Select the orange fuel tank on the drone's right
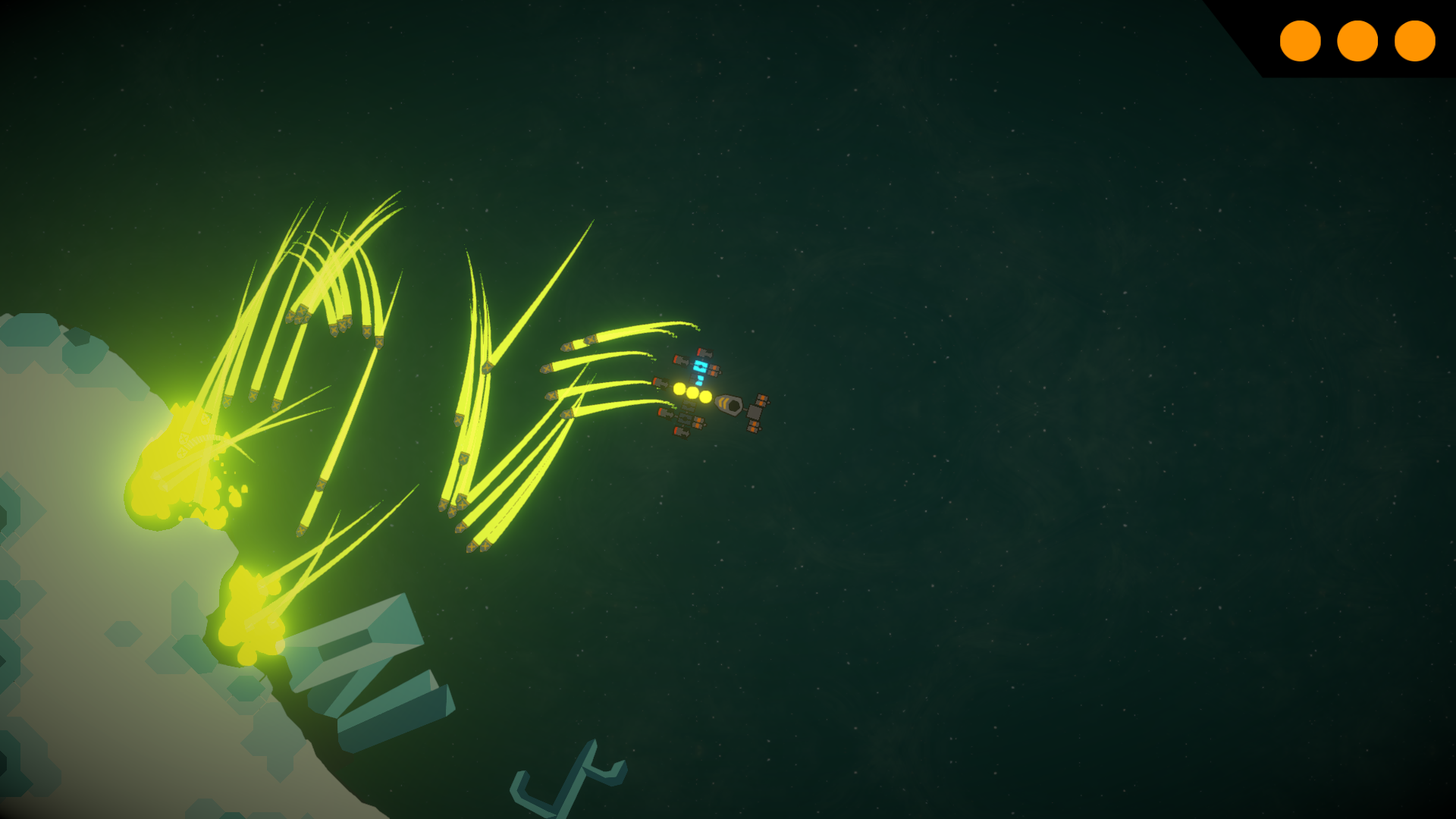This screenshot has width=1456, height=819. [x=761, y=400]
